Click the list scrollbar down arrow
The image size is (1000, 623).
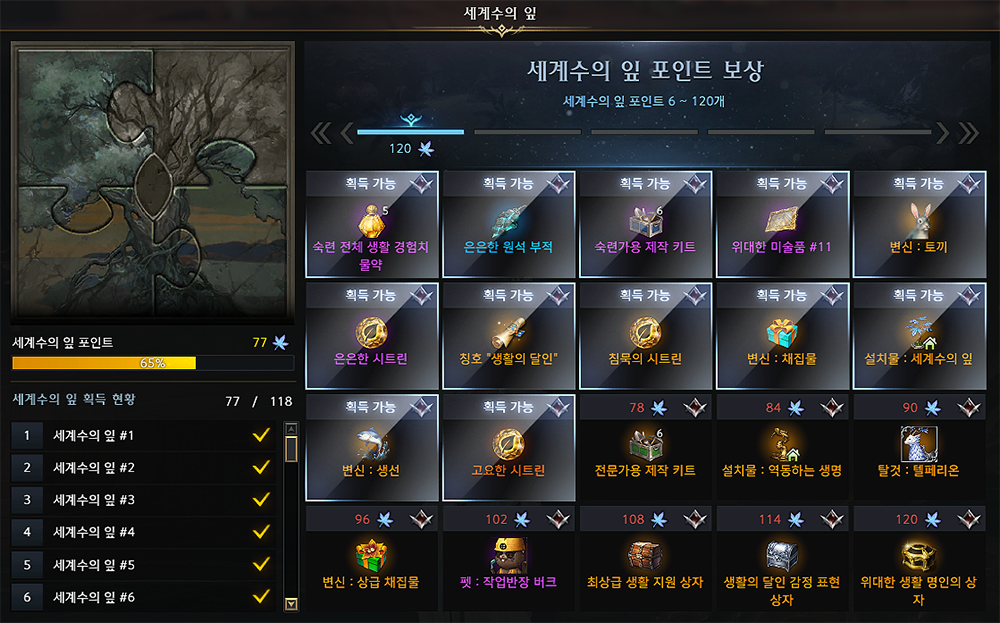click(291, 603)
